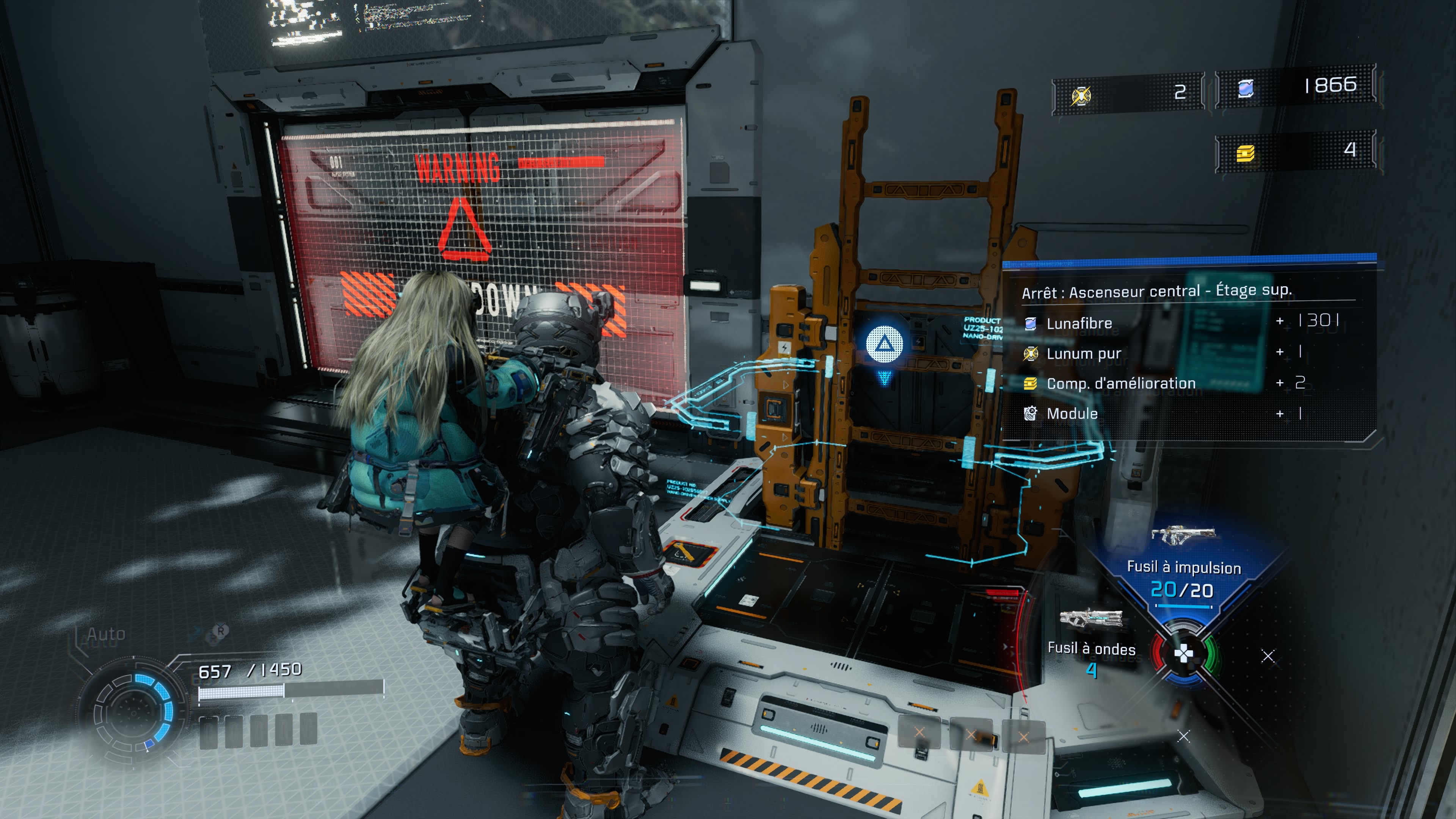
Task: Click the Lunafibre reward row
Action: (x=1181, y=323)
